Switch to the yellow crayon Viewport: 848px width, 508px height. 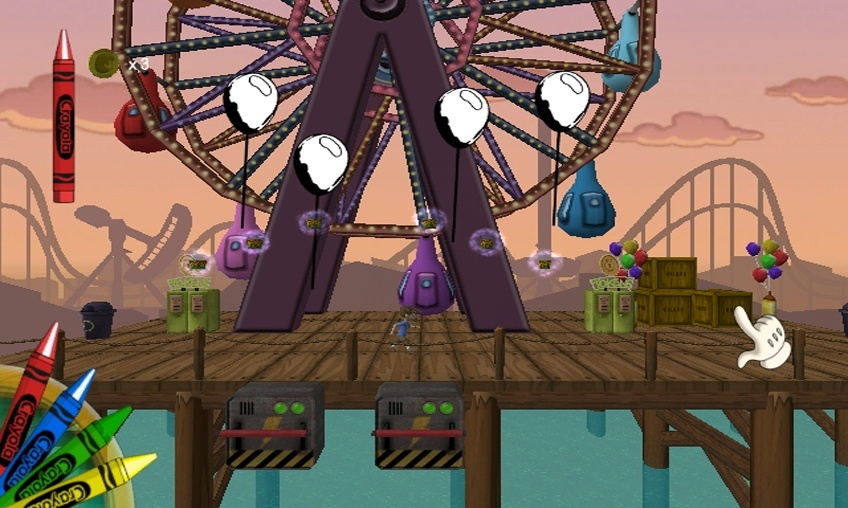(100, 475)
